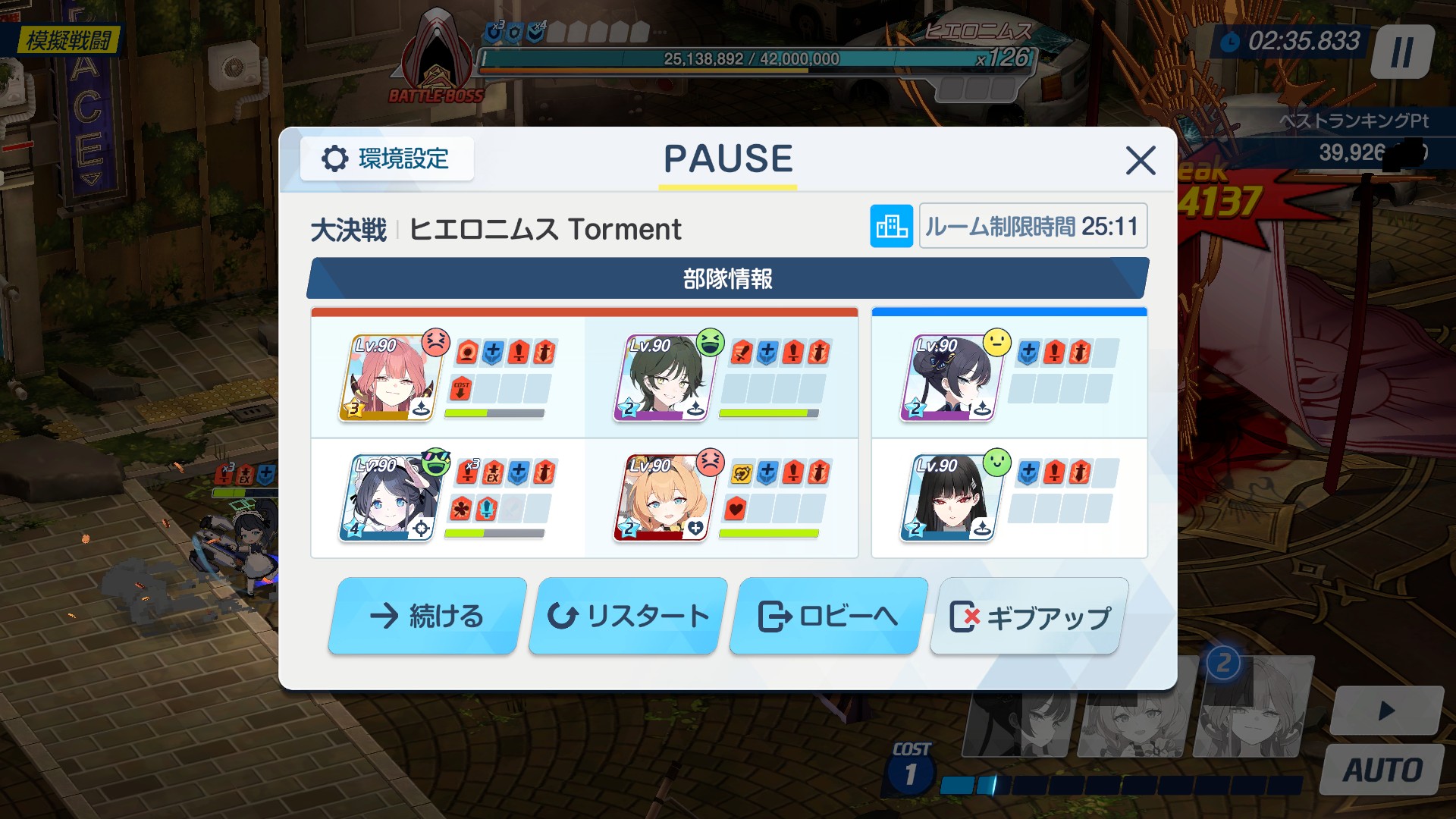Click the blue room building icon
Viewport: 1456px width, 819px height.
[891, 226]
